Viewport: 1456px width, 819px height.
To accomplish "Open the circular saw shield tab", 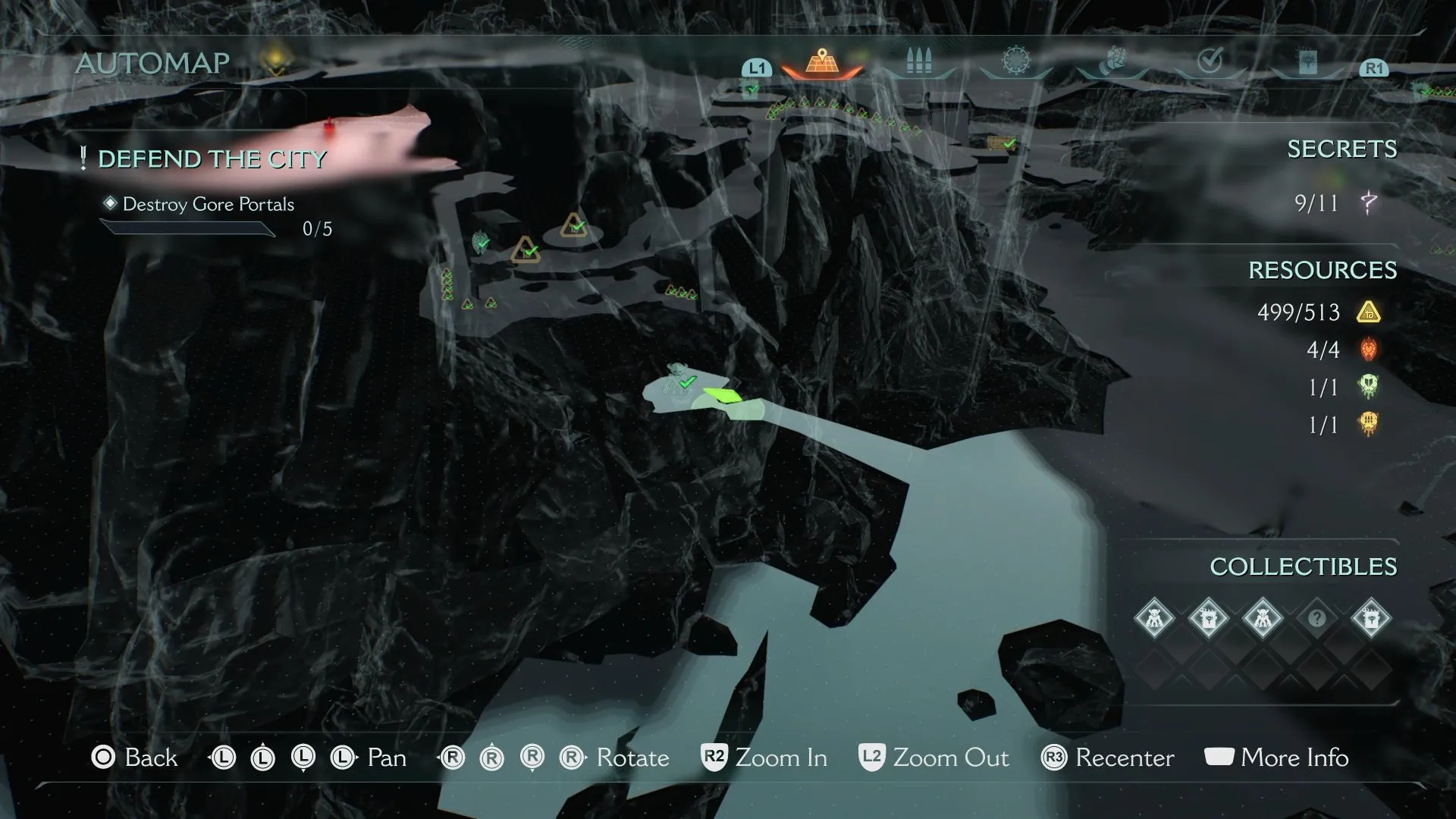I will click(x=1016, y=61).
